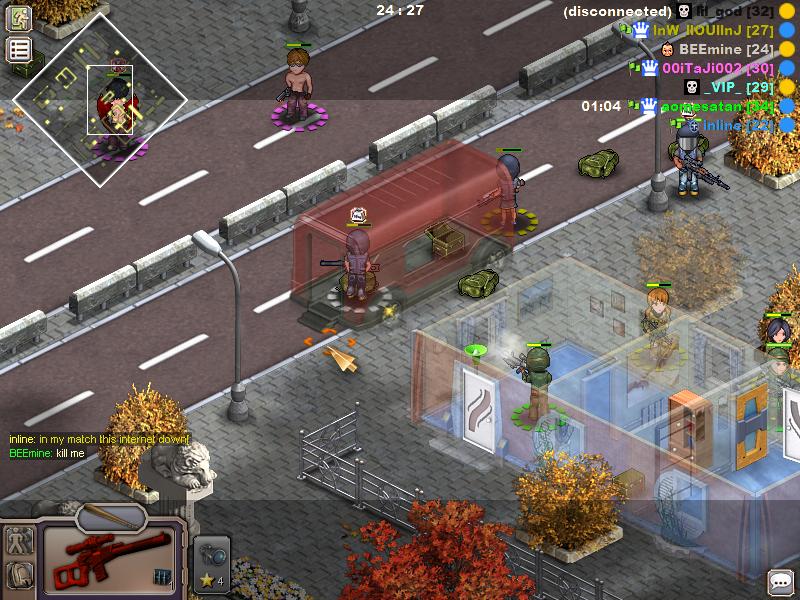The height and width of the screenshot is (600, 800).
Task: Click the diamond-shaped minimap
Action: (100, 100)
